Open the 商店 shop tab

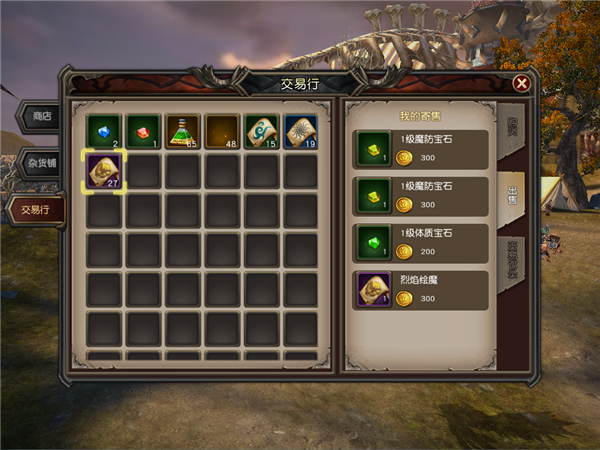pyautogui.click(x=41, y=116)
